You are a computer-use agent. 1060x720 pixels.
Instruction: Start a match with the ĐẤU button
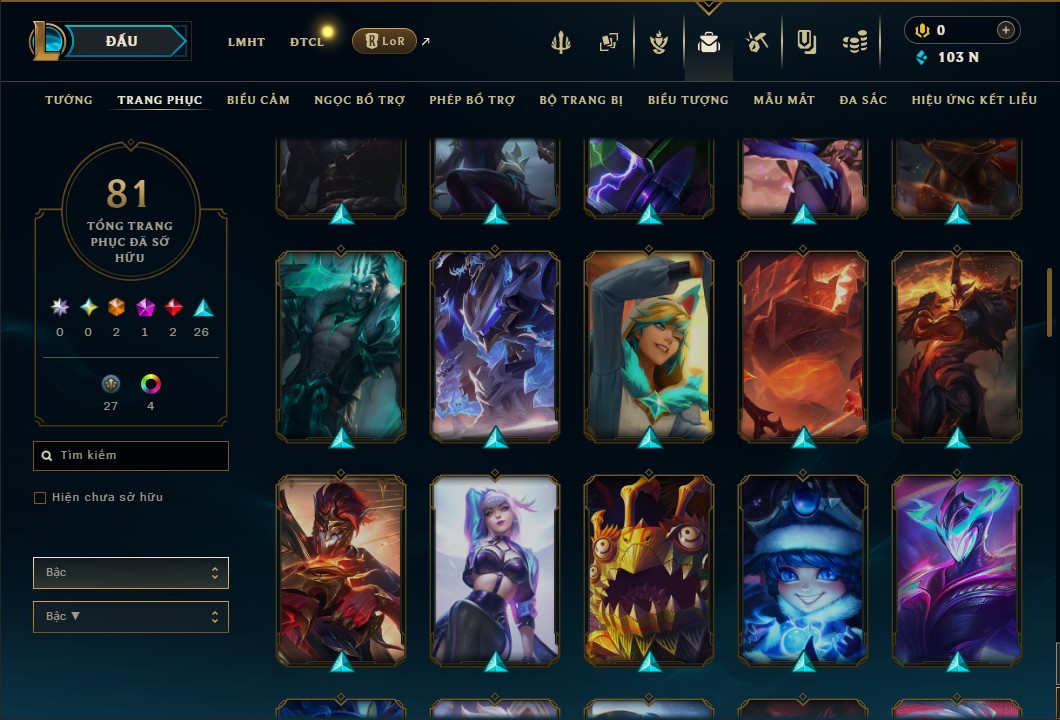coord(122,41)
